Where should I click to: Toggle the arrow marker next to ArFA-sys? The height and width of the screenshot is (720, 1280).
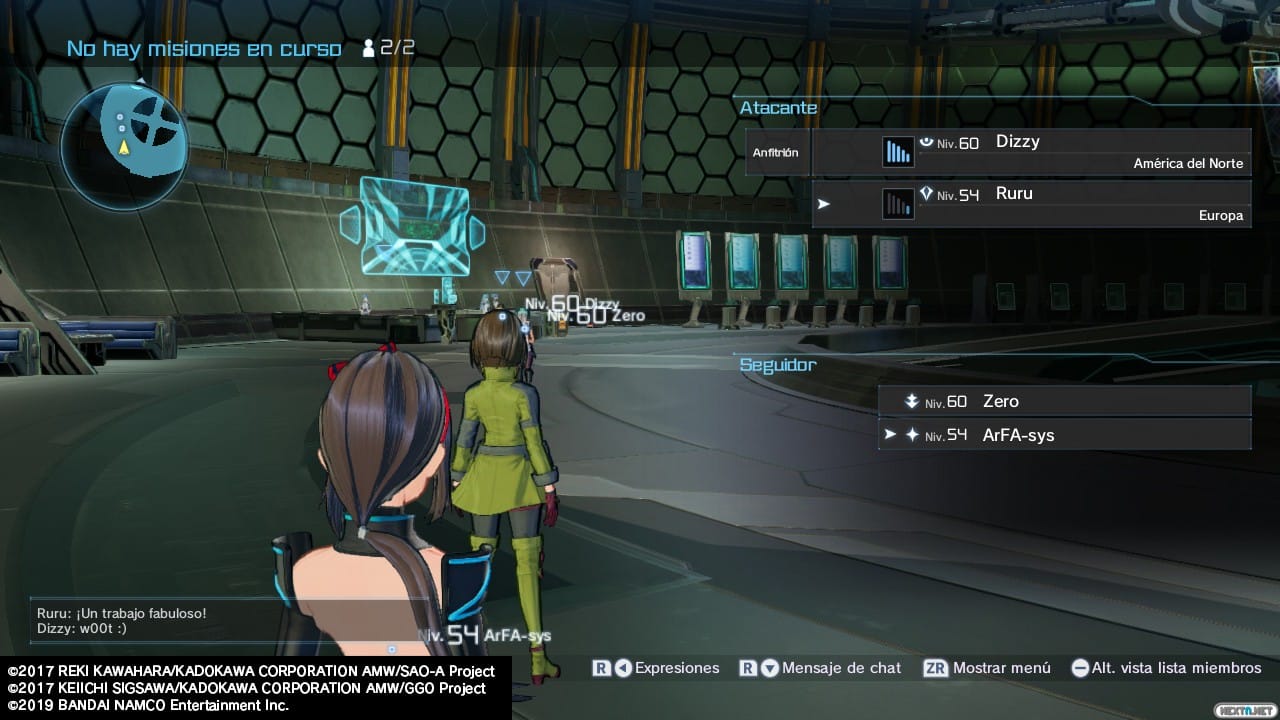tap(889, 435)
